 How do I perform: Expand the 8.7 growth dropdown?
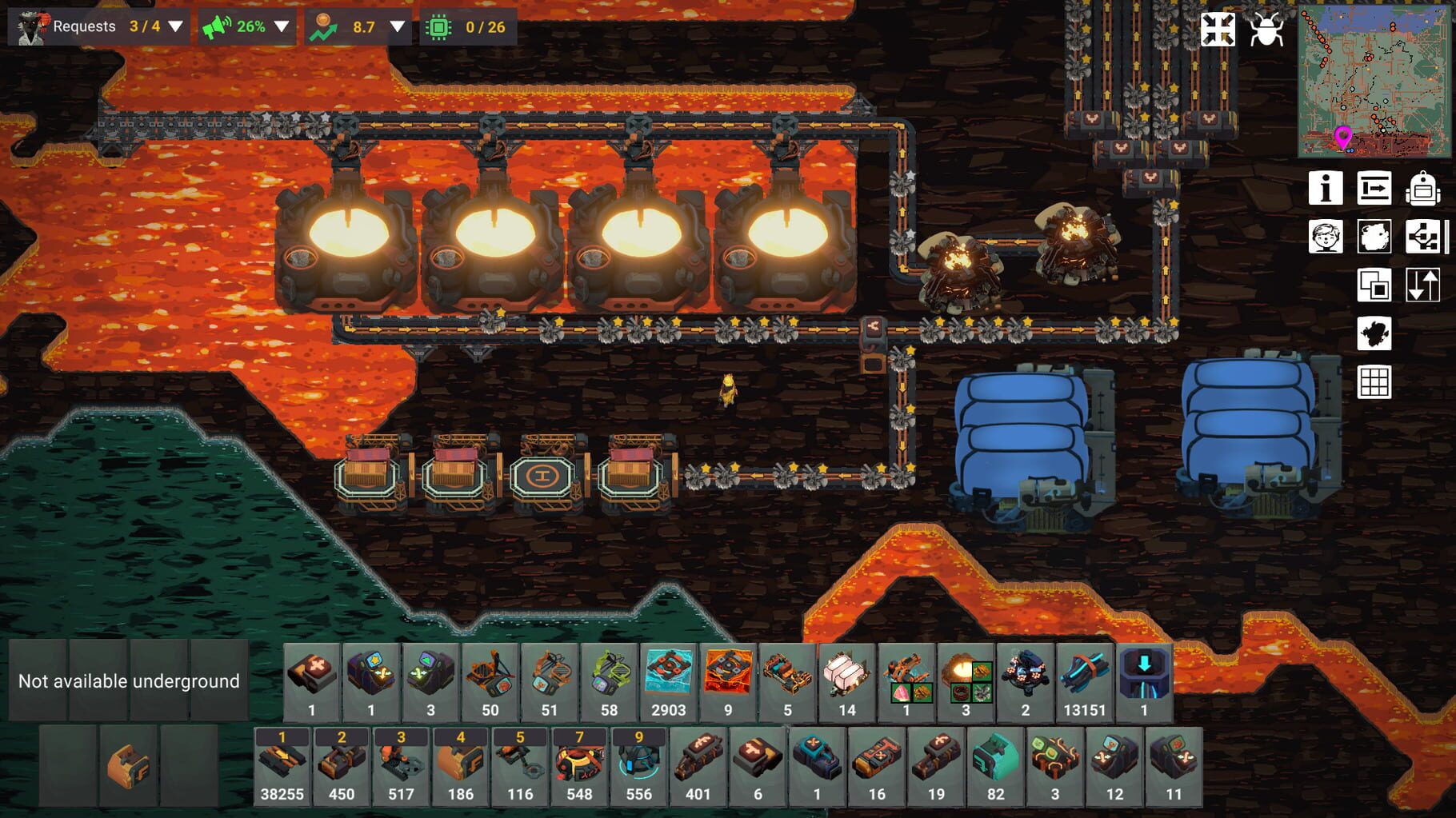click(395, 26)
